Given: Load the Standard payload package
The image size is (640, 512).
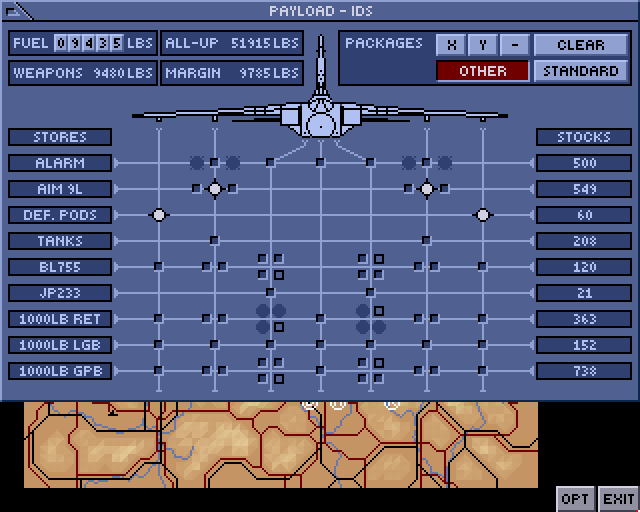Looking at the screenshot, I should click(x=581, y=71).
